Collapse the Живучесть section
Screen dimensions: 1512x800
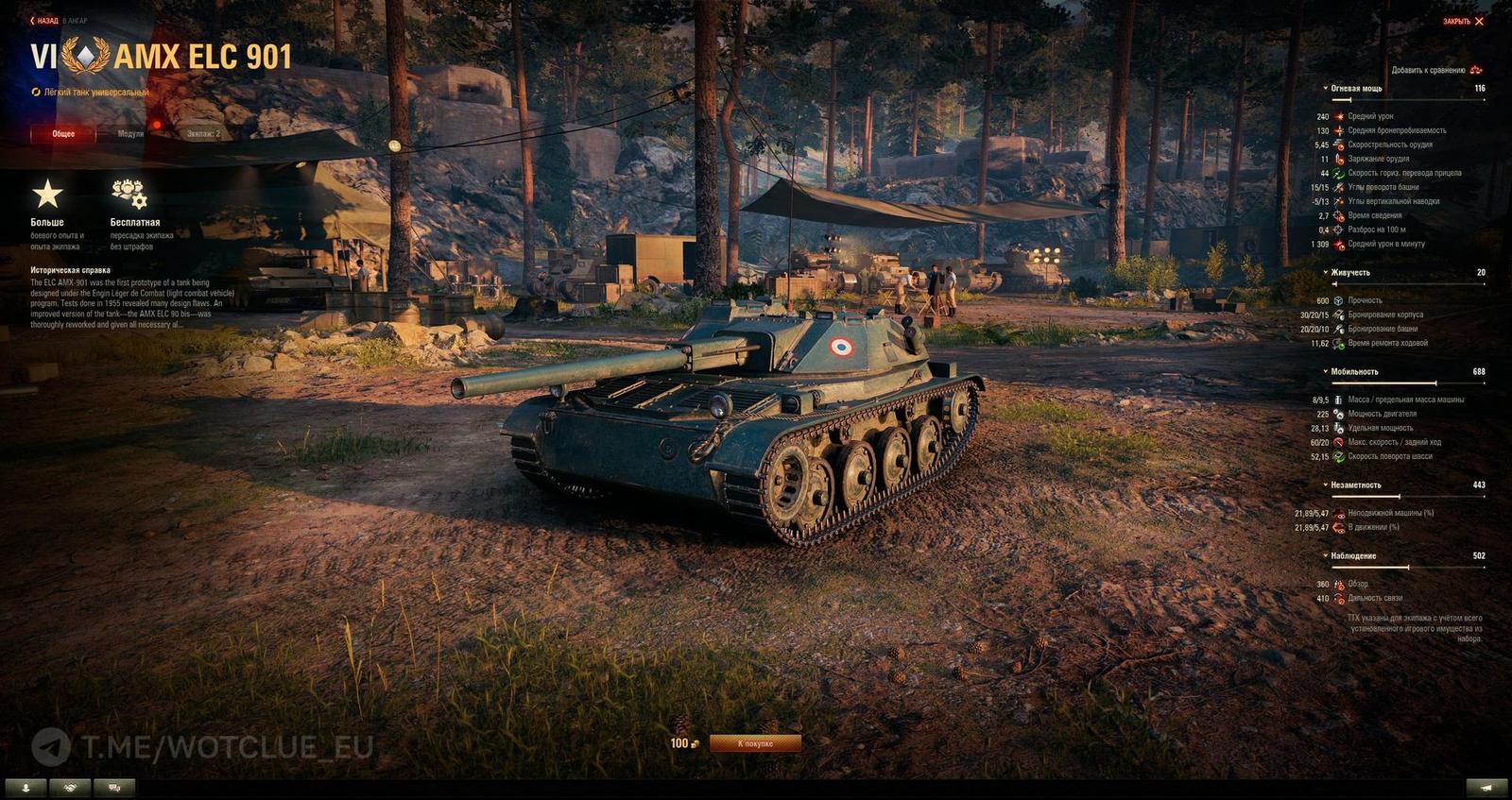coord(1325,272)
